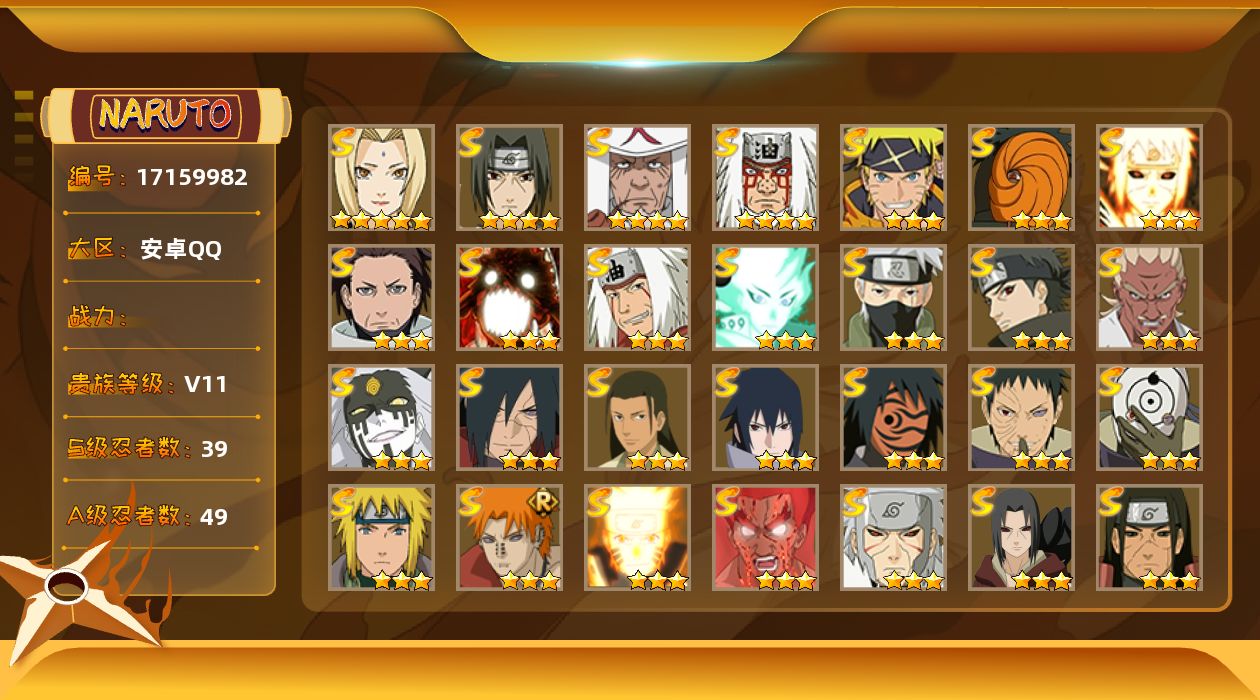The image size is (1260, 700).
Task: Pick the dark-skinned ninja wearing a white Kage hat
Action: coord(637,177)
